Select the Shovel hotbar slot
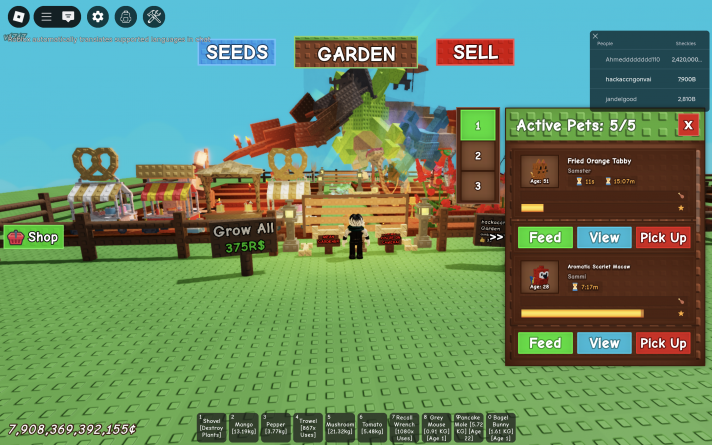The width and height of the screenshot is (712, 445). (x=212, y=427)
